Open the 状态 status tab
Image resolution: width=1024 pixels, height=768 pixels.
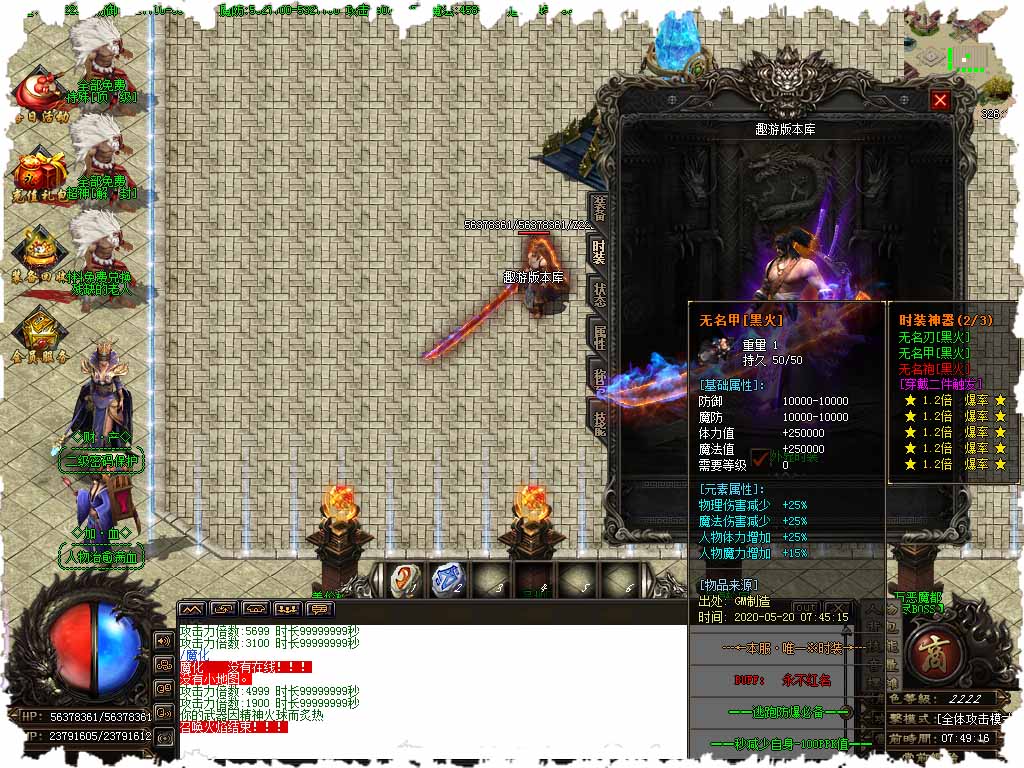point(599,295)
